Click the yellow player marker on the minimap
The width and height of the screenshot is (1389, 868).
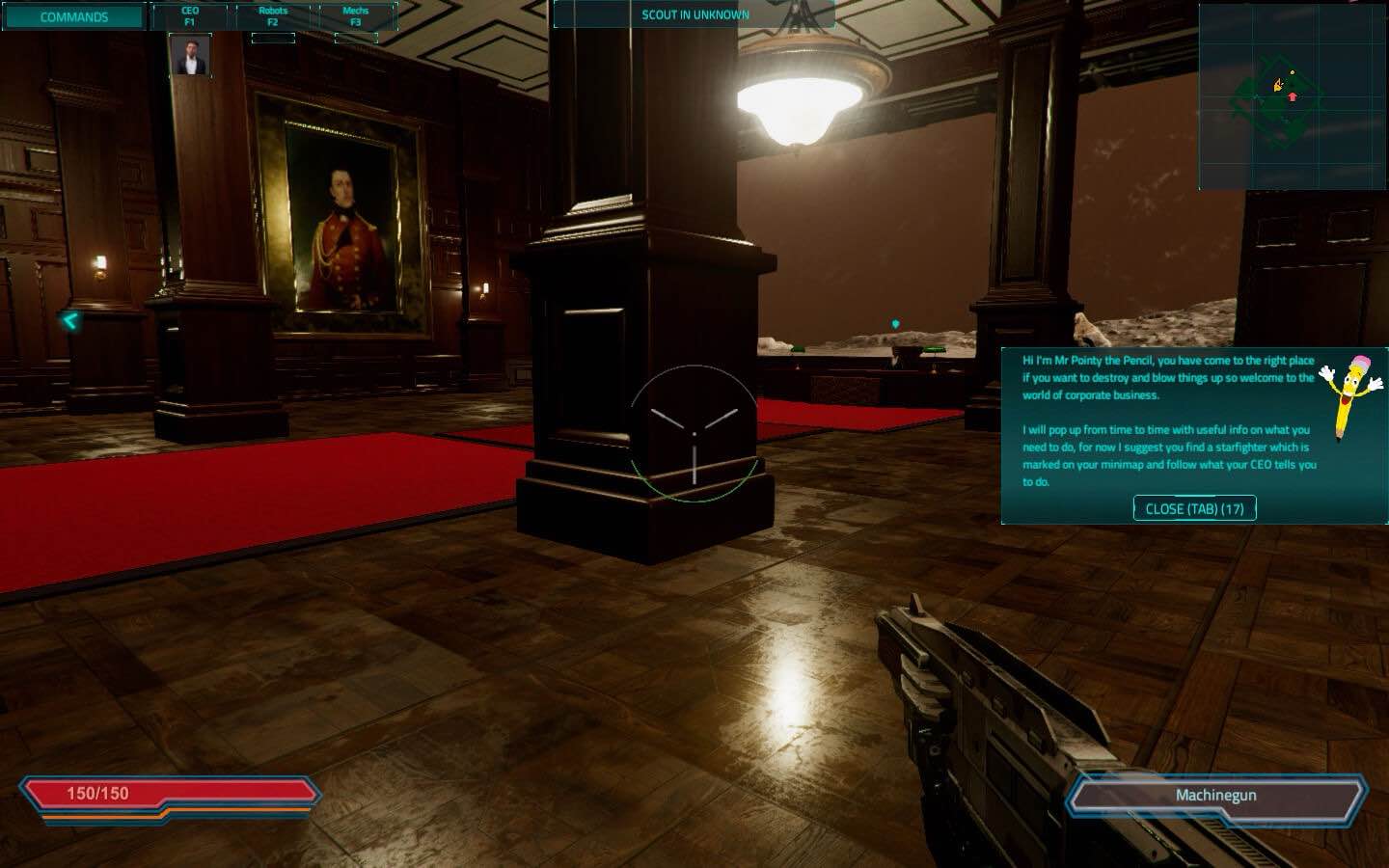[1278, 85]
